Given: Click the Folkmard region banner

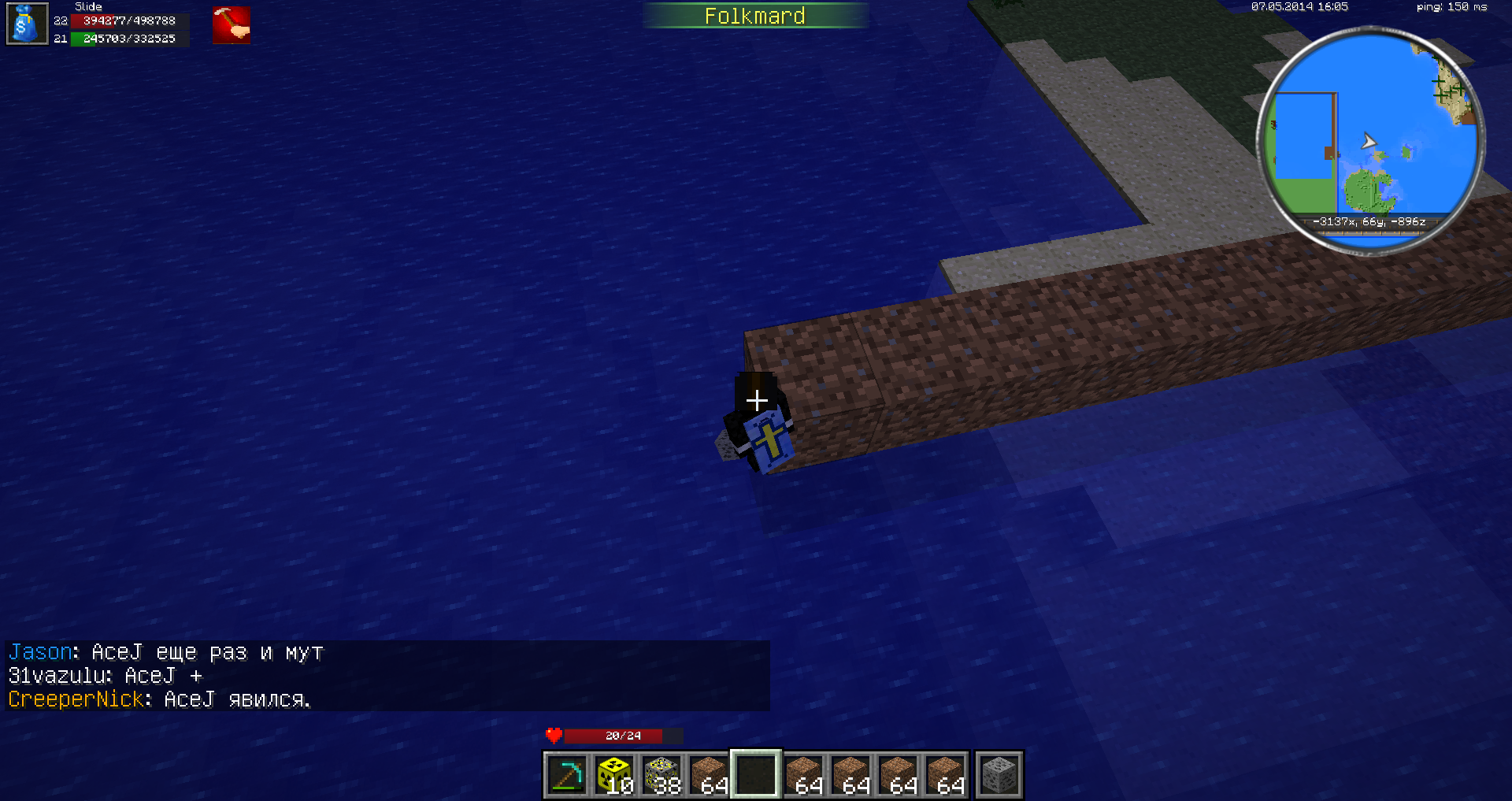Looking at the screenshot, I should tap(754, 16).
